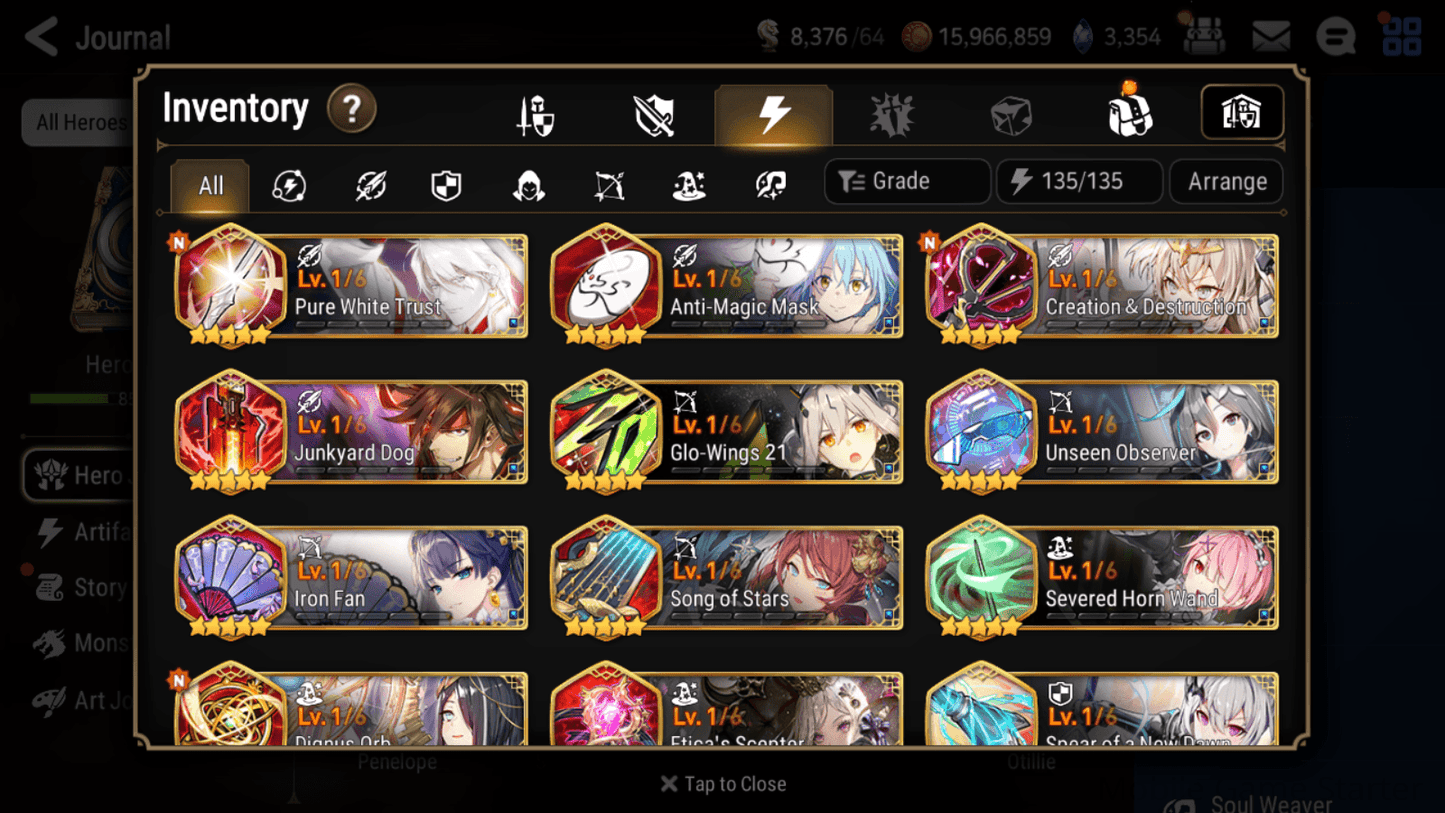Open the warehouse storage button

coord(1242,113)
